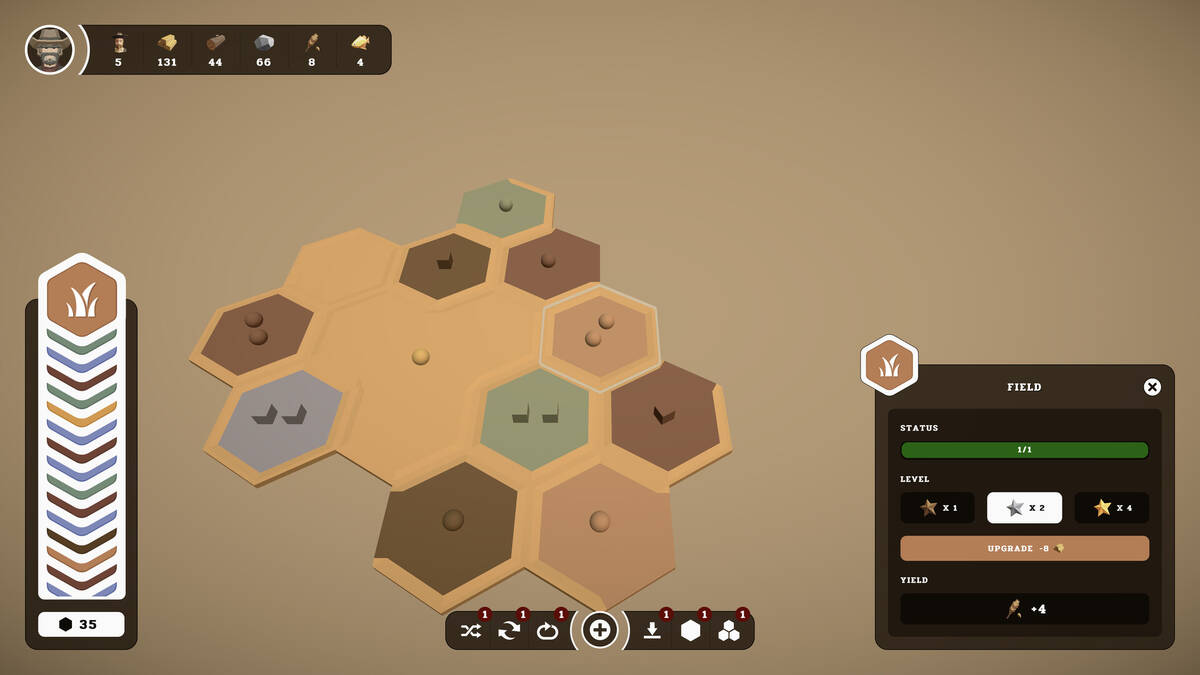Select the triple hexagon cluster tool

(729, 630)
